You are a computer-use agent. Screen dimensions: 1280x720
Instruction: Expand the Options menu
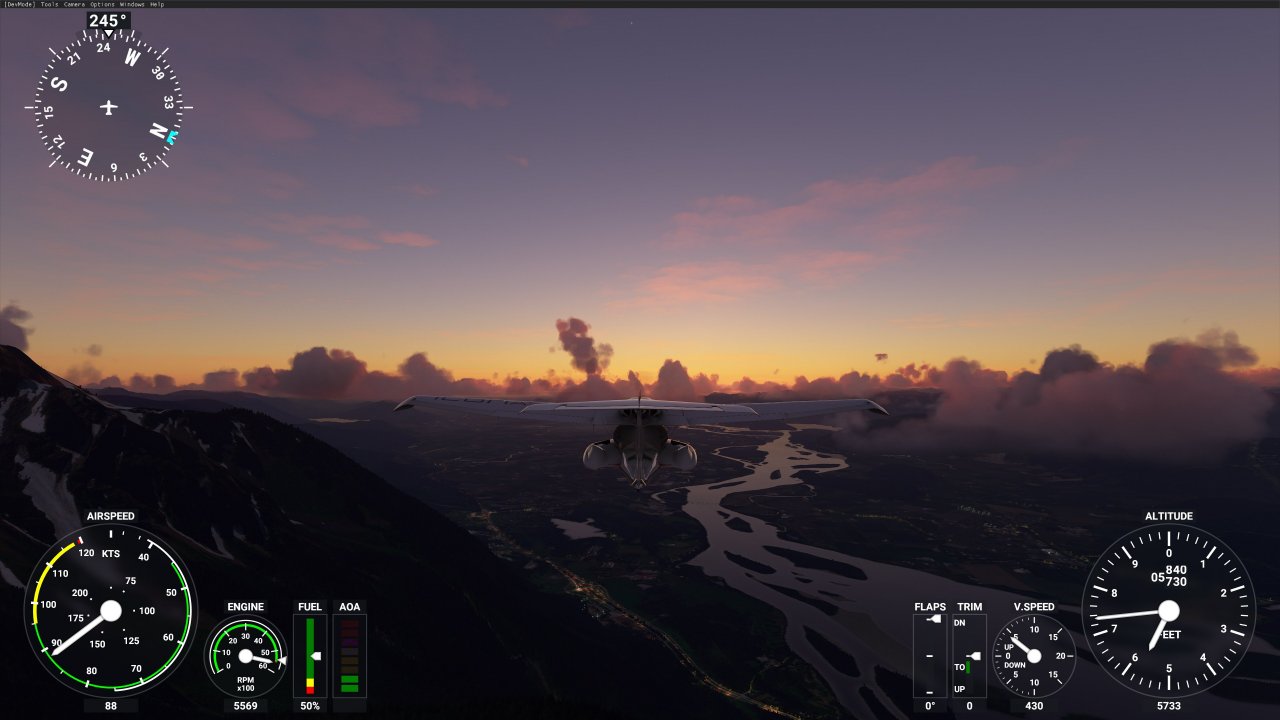(x=100, y=4)
